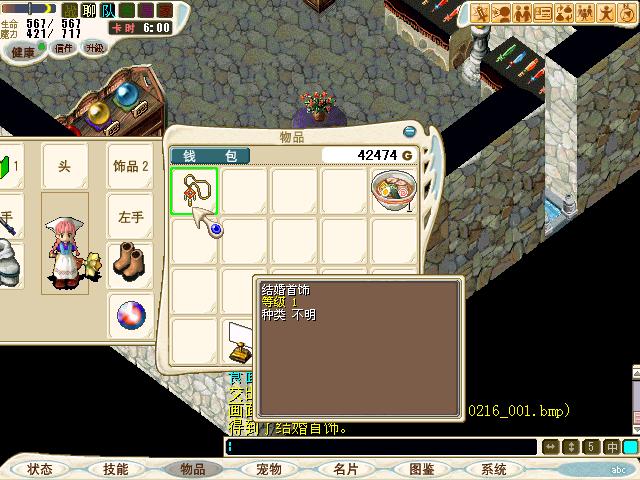Open the 系统 system menu

click(x=494, y=469)
